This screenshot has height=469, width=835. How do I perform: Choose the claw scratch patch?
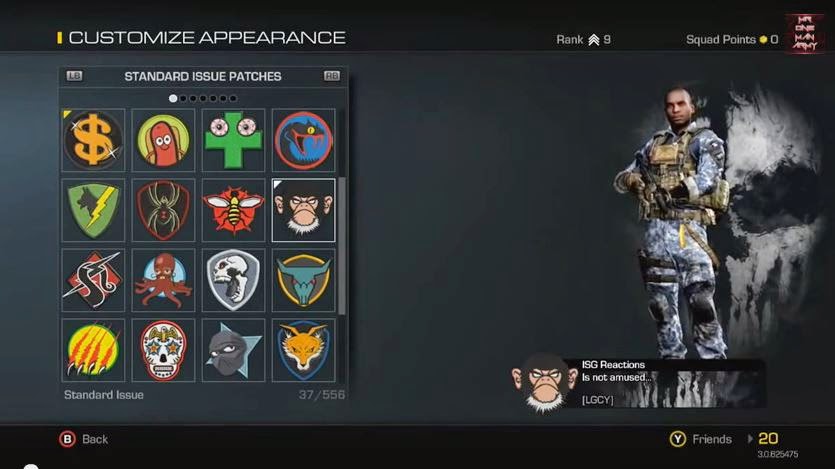[93, 349]
